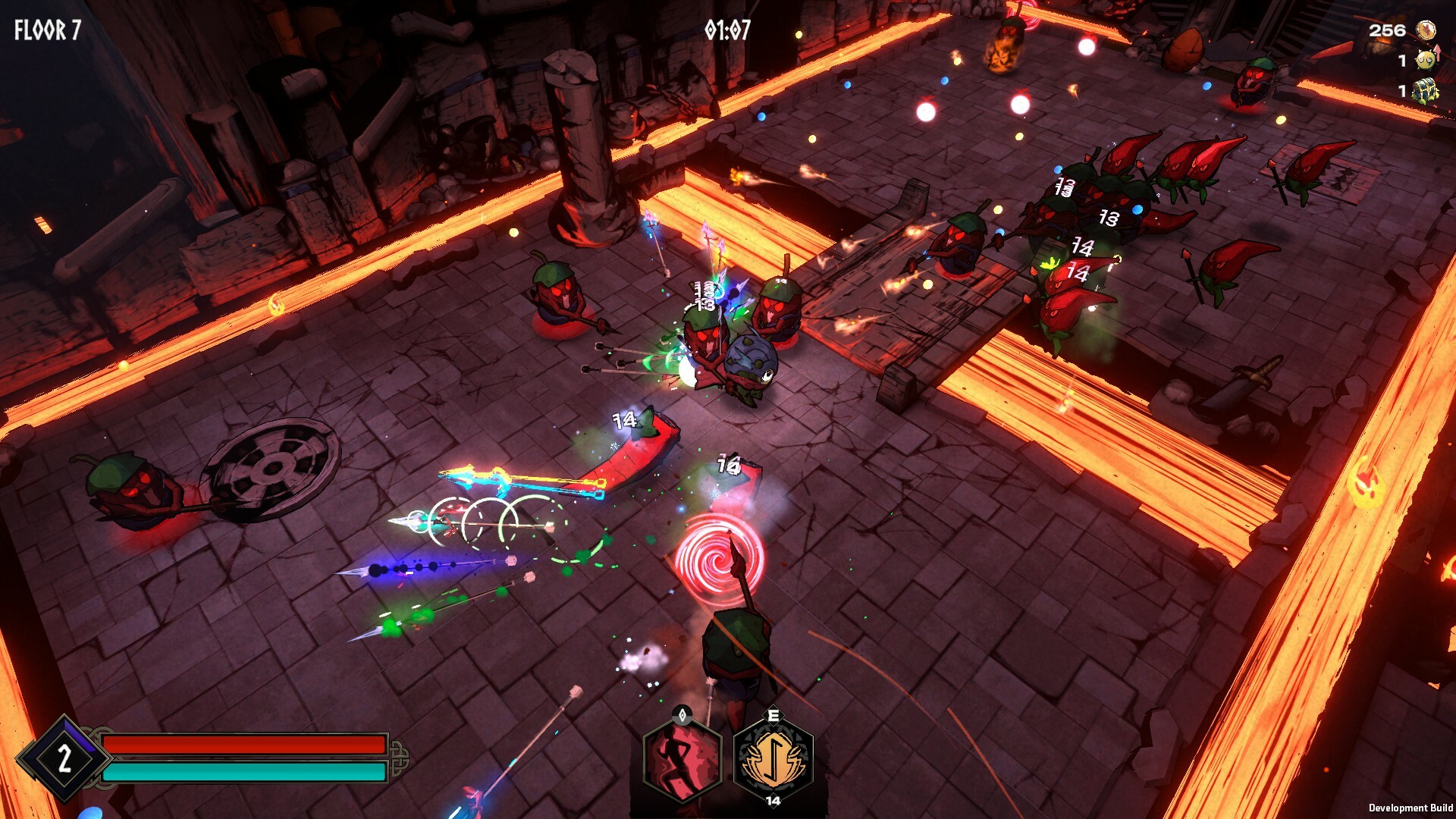Click the E keybind label above the rune ability
Viewport: 1456px width, 819px height.
tap(771, 714)
